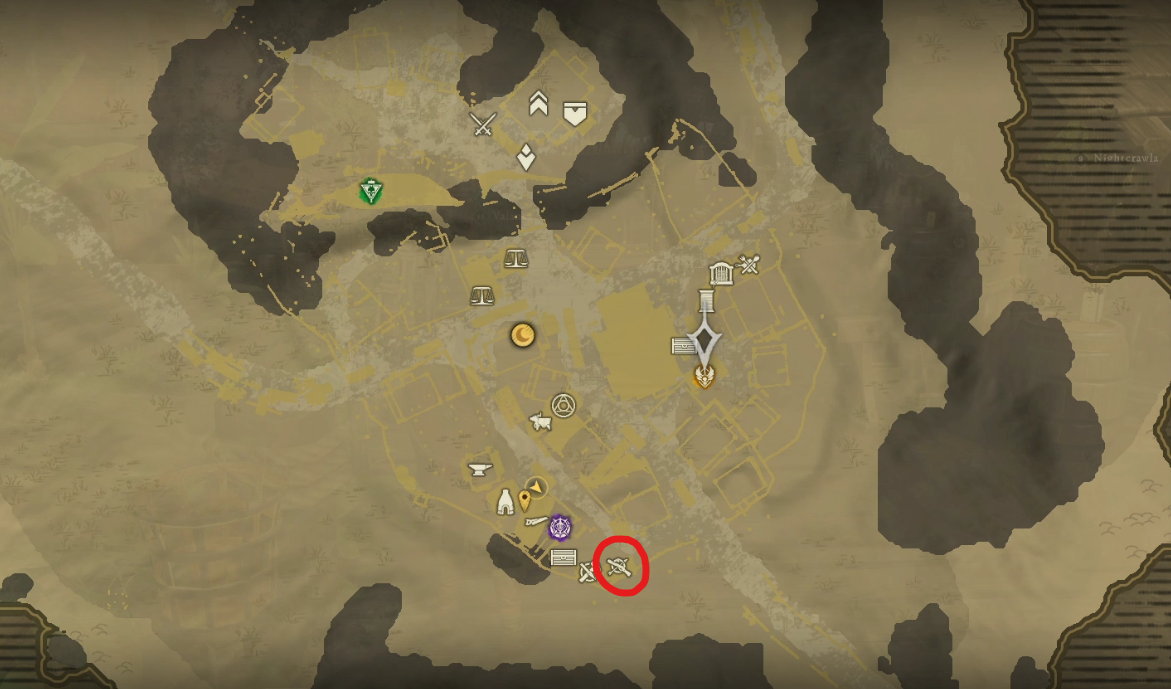The height and width of the screenshot is (689, 1171).
Task: Select the orange winged emblem marker
Action: (x=705, y=376)
